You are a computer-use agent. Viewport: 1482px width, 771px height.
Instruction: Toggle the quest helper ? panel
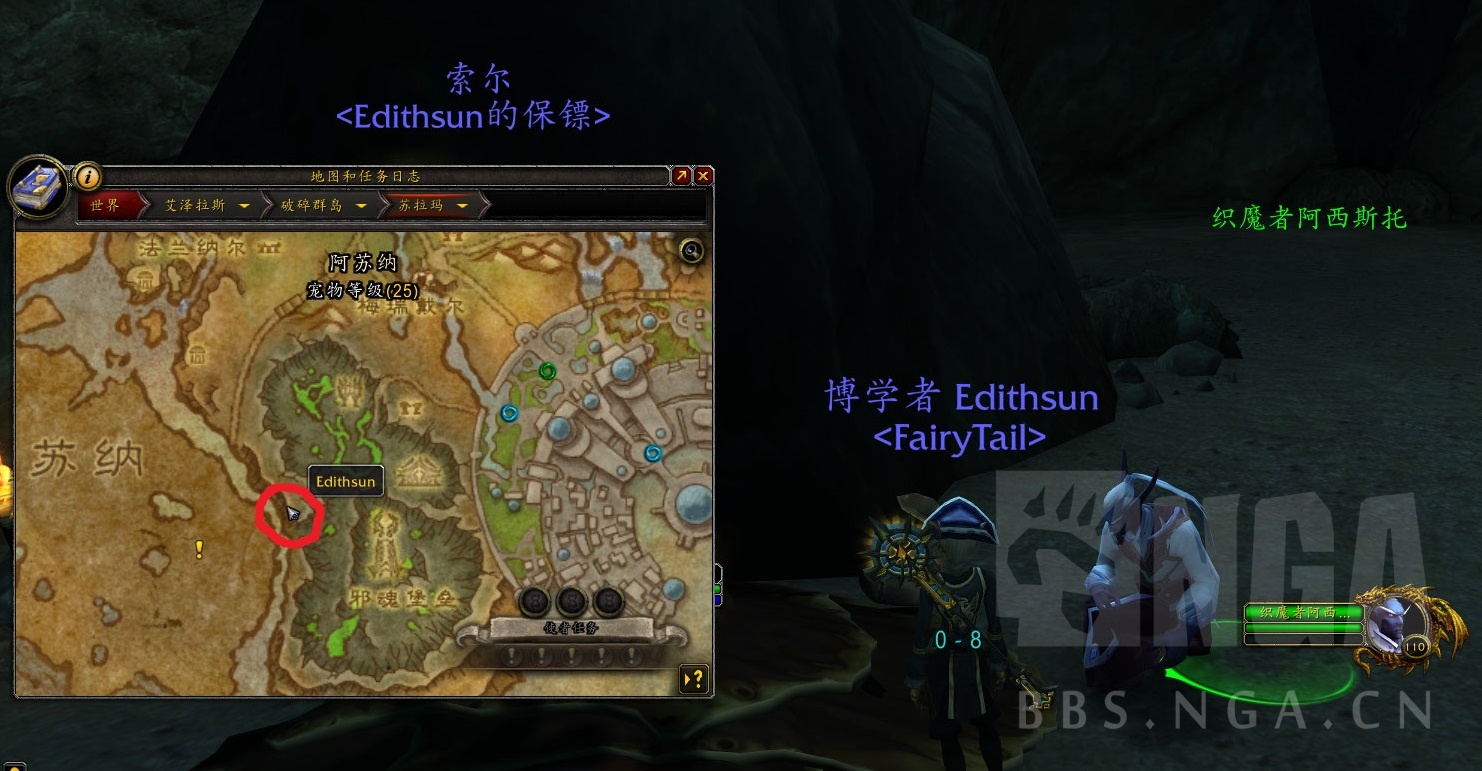(692, 679)
